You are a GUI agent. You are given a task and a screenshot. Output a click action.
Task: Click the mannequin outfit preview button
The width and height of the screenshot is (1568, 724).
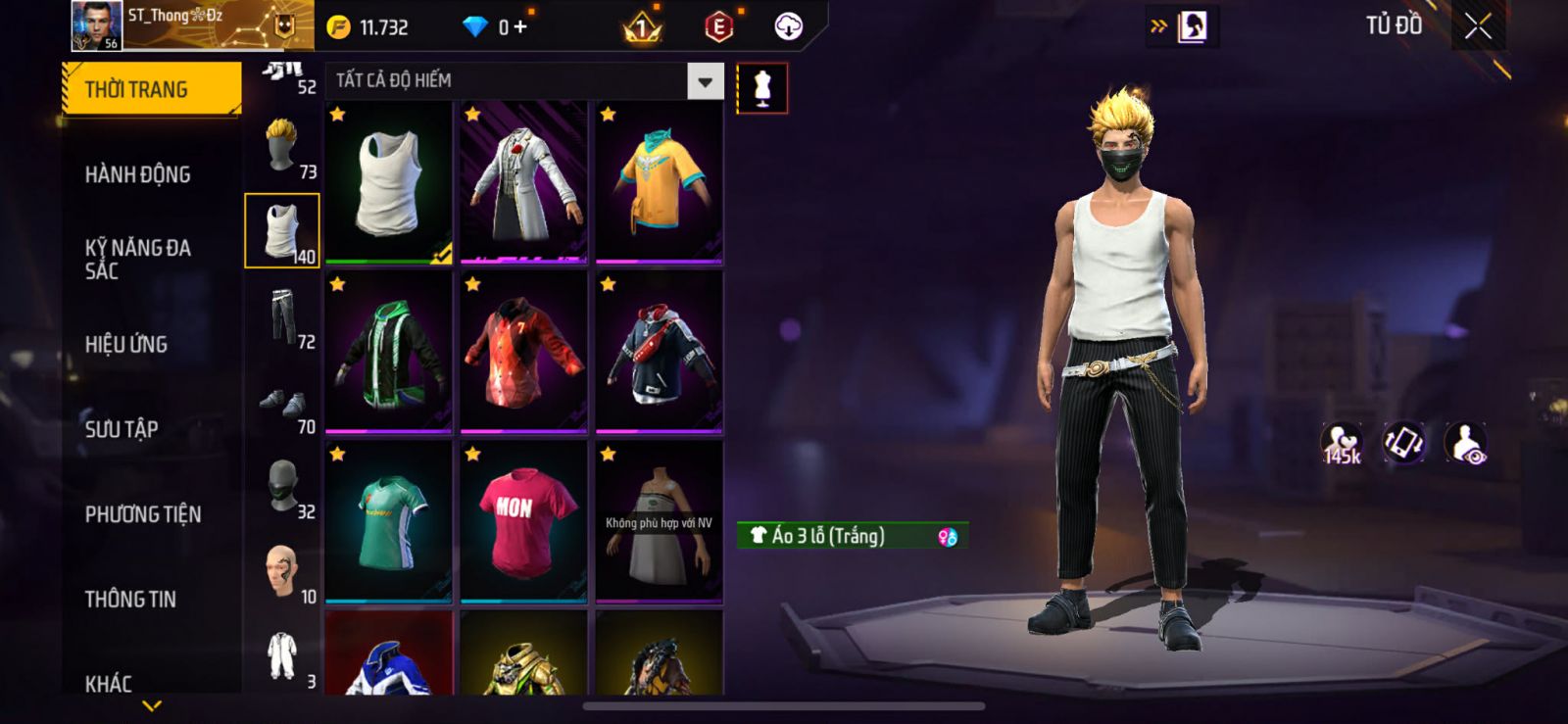pyautogui.click(x=761, y=88)
